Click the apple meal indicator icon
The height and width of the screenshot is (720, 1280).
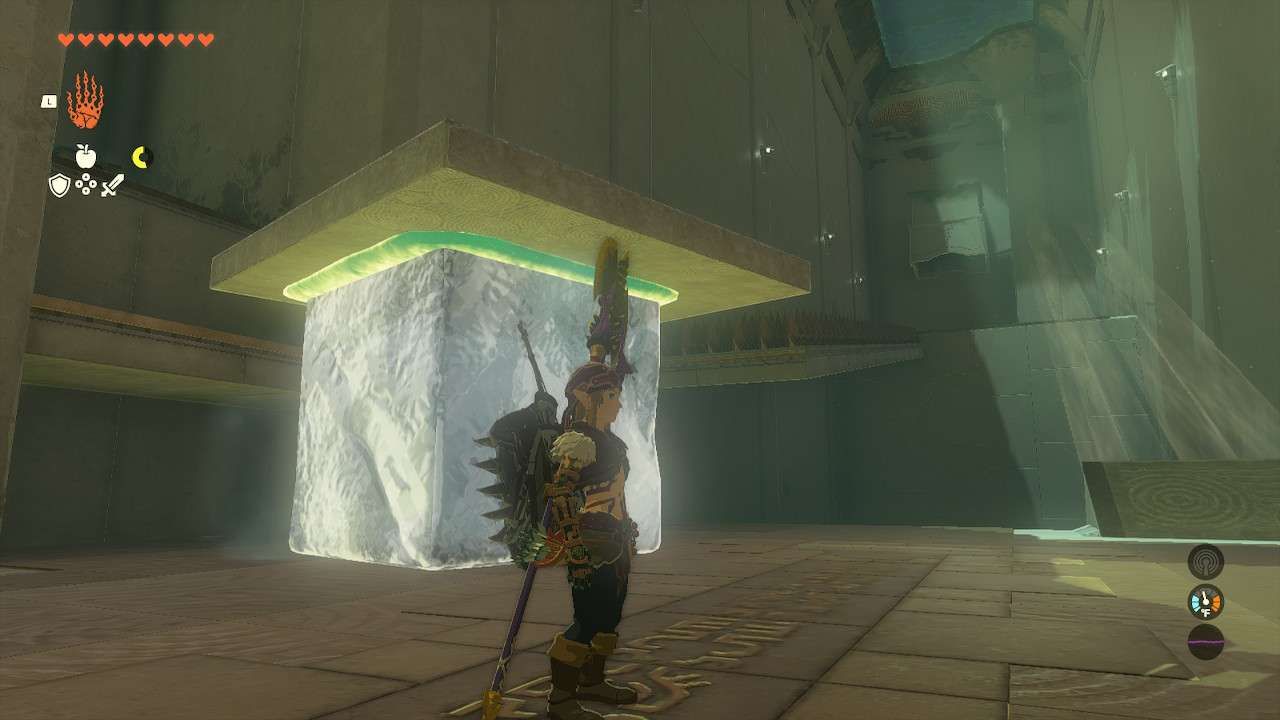[x=86, y=156]
